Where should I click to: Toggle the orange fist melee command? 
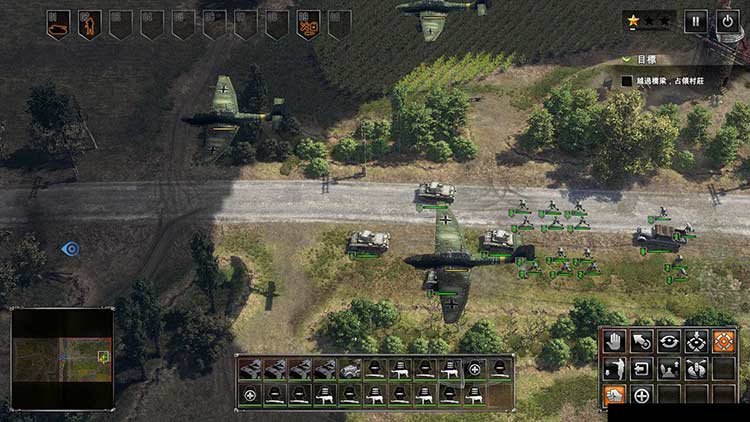click(614, 396)
